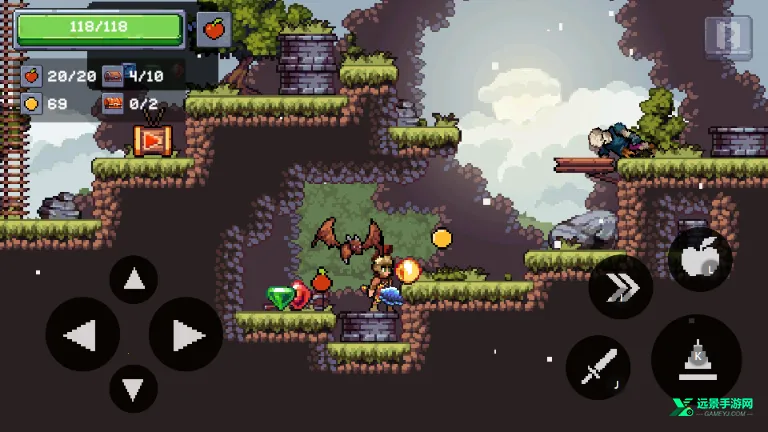This screenshot has height=432, width=768.
Task: Tap the jump button
Action: [x=696, y=359]
